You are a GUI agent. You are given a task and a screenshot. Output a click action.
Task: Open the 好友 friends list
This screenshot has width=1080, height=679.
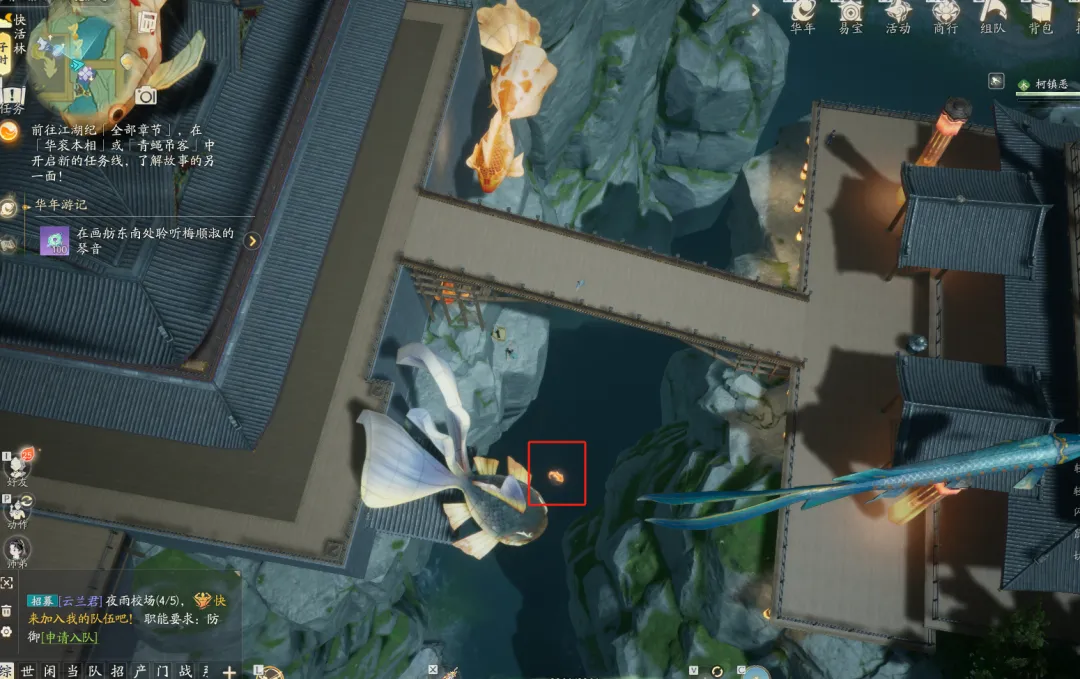(16, 467)
